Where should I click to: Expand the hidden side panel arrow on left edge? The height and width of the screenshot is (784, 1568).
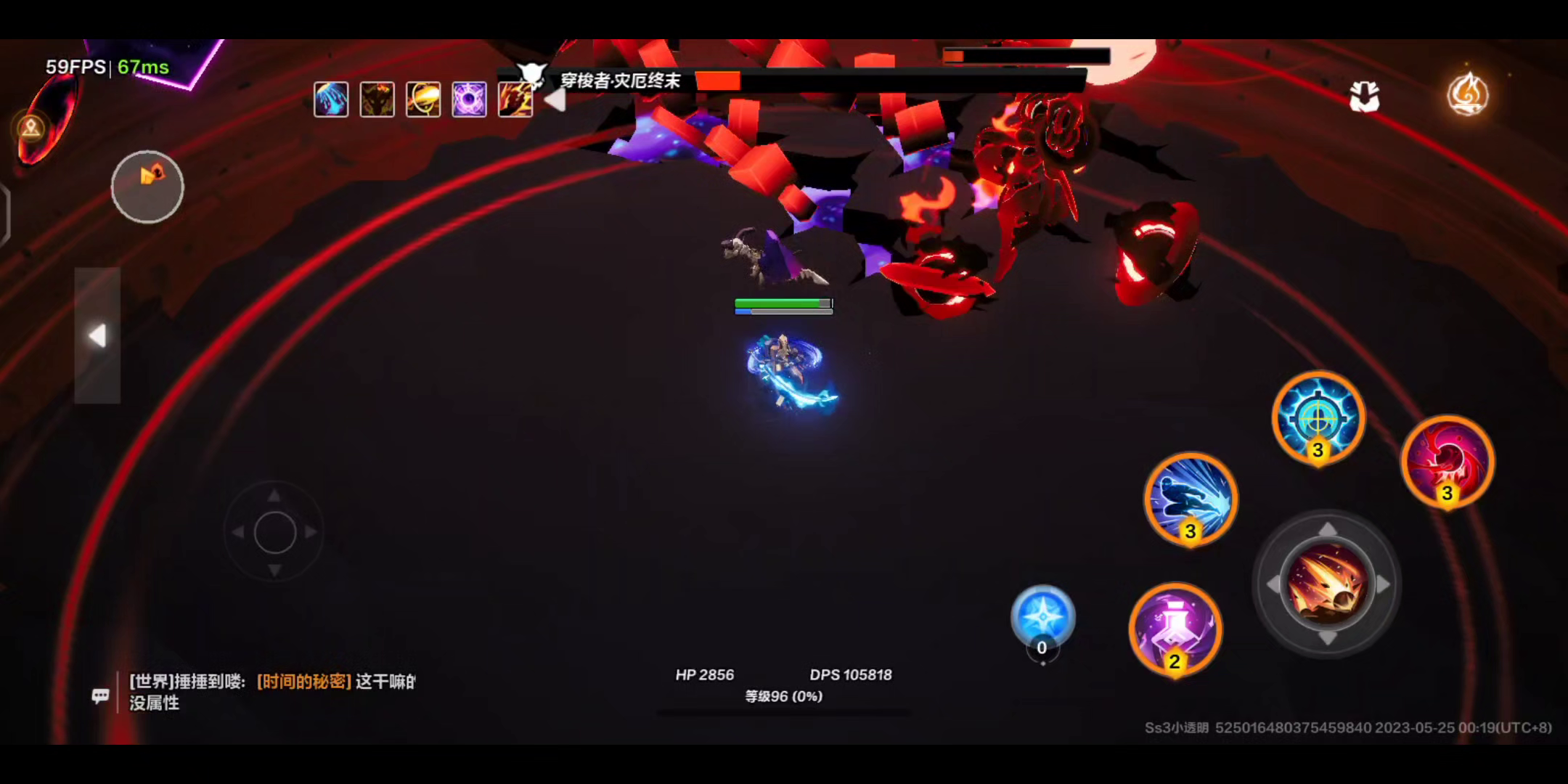(x=99, y=334)
